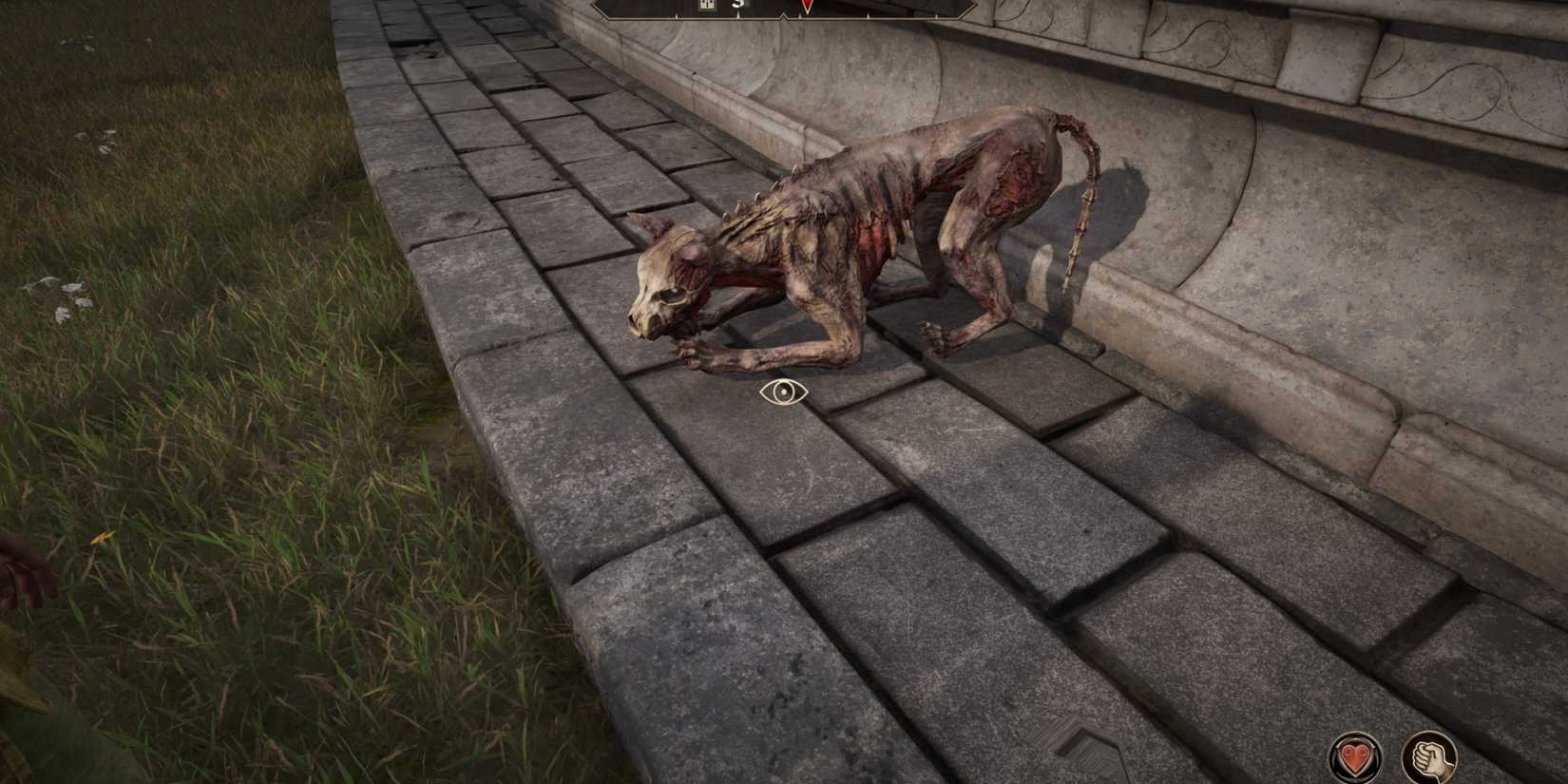The image size is (1568, 784).
Task: Click the notch at the compass bar center
Action: point(783,14)
